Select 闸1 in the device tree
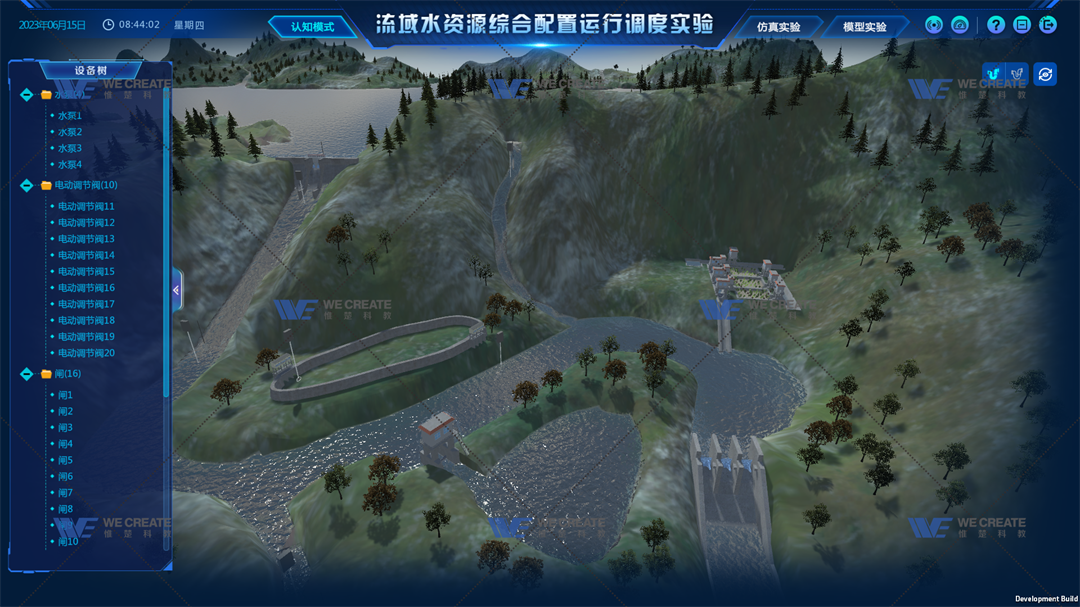This screenshot has width=1080, height=607. click(65, 395)
